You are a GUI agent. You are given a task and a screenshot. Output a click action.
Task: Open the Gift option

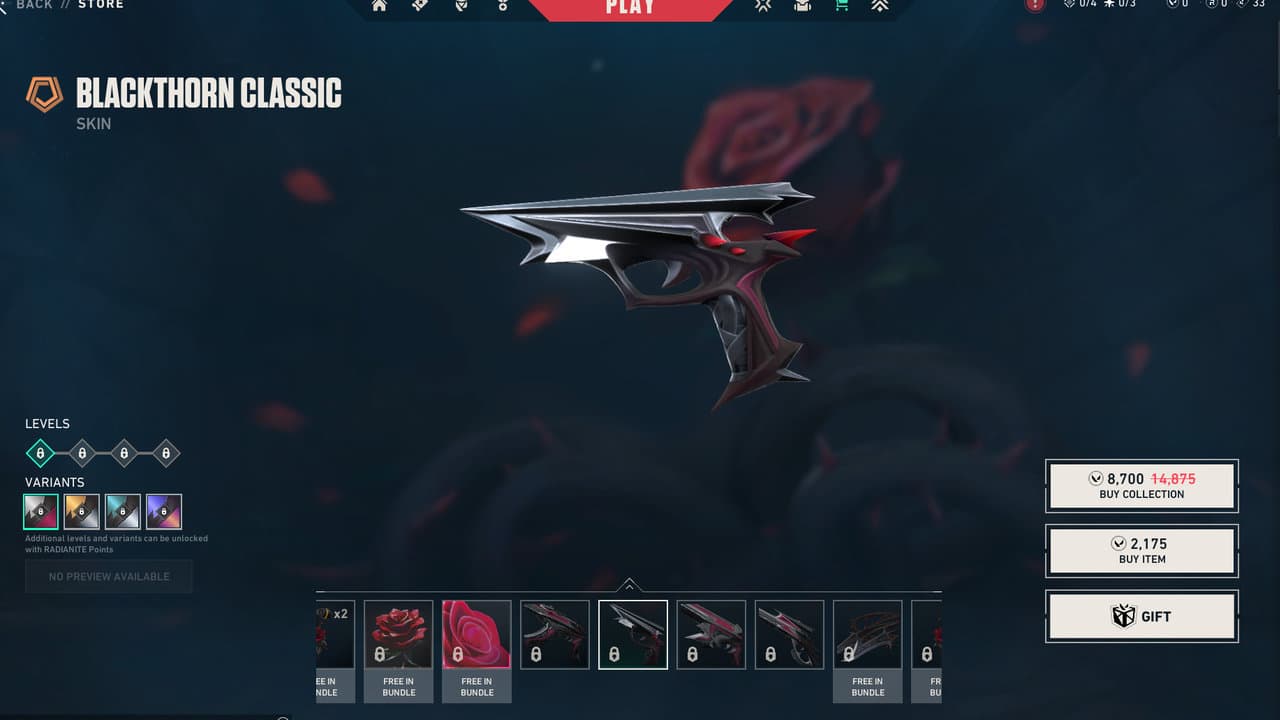[1141, 616]
